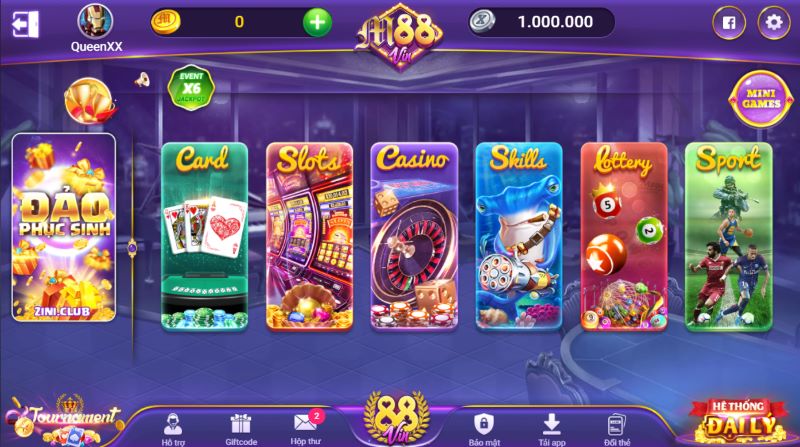The width and height of the screenshot is (800, 447).
Task: Choose the Slots category tile
Action: pos(309,236)
